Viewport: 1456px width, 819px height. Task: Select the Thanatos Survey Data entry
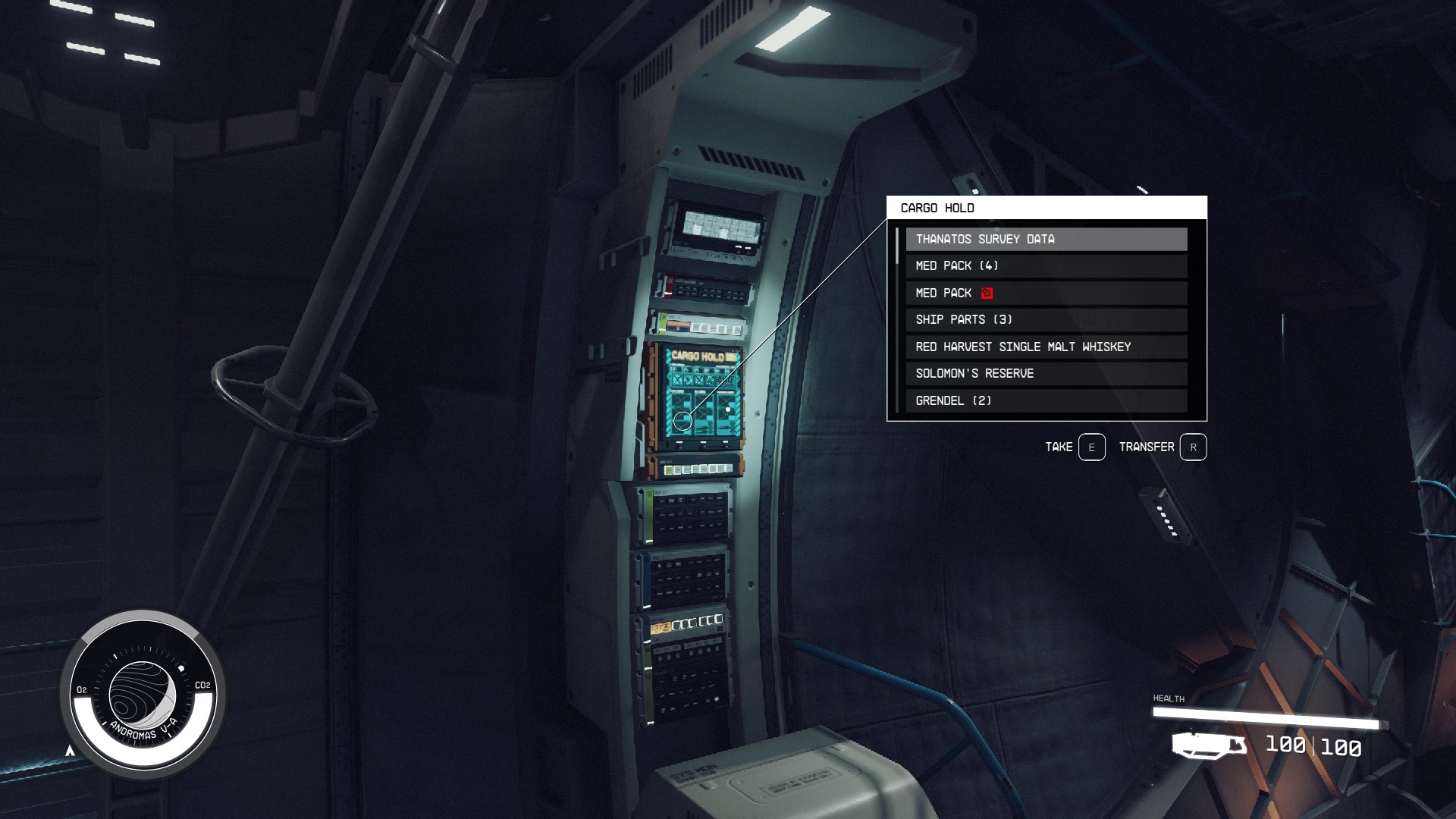click(x=1046, y=238)
